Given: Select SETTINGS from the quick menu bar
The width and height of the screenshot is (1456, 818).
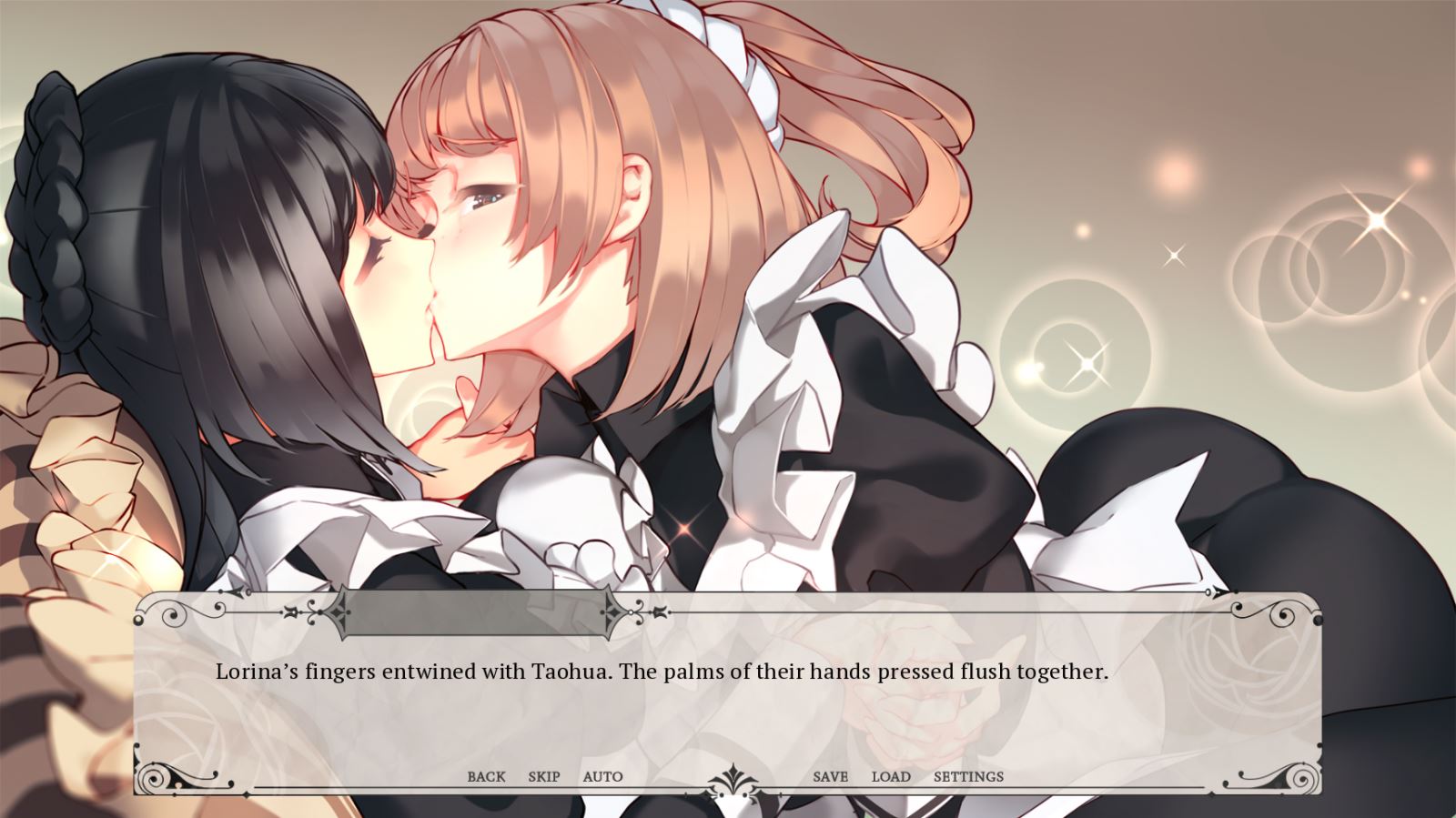Looking at the screenshot, I should pos(967,776).
